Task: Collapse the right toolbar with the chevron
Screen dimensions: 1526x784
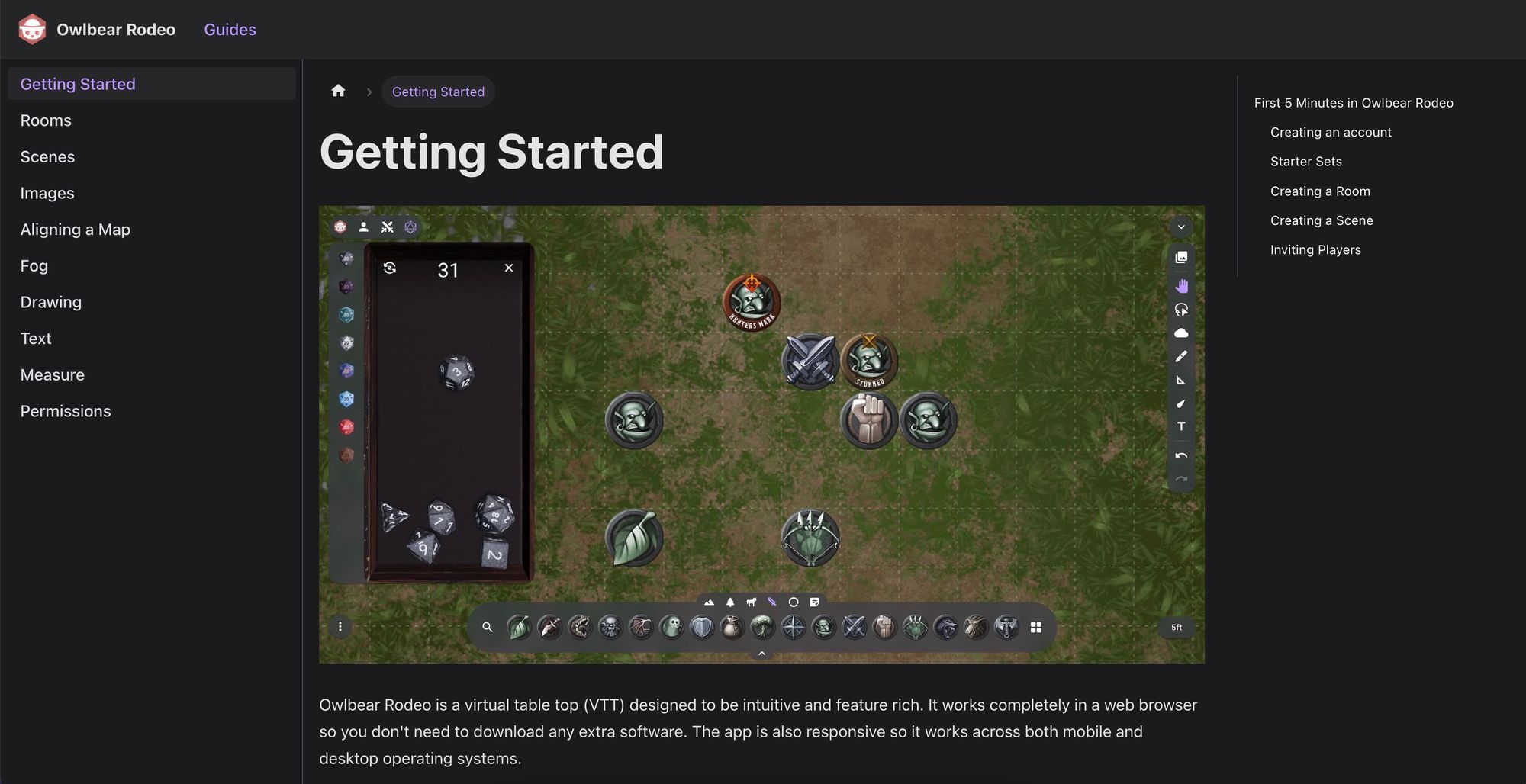Action: point(1180,227)
